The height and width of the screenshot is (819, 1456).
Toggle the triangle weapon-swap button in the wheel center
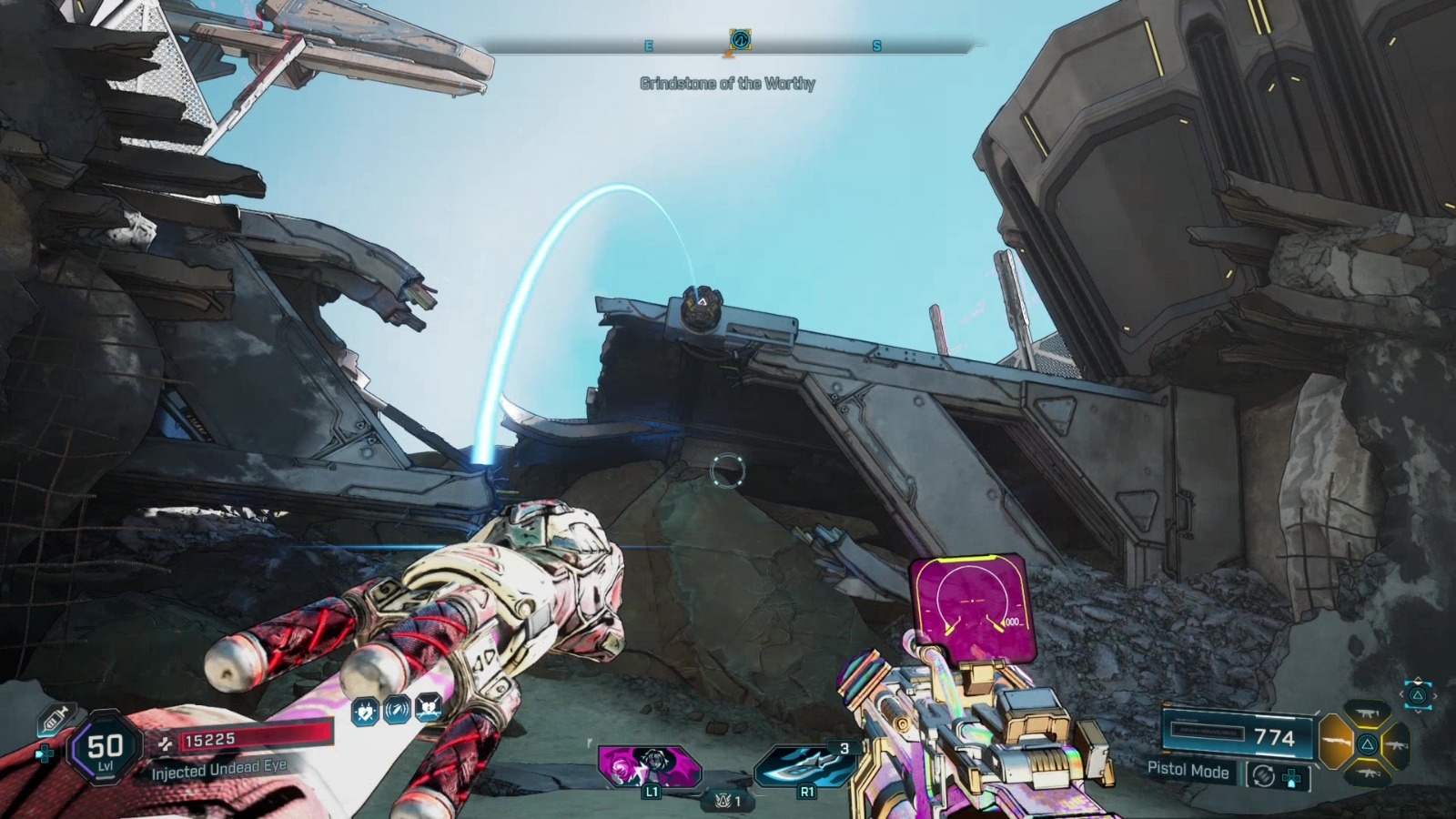[1367, 744]
